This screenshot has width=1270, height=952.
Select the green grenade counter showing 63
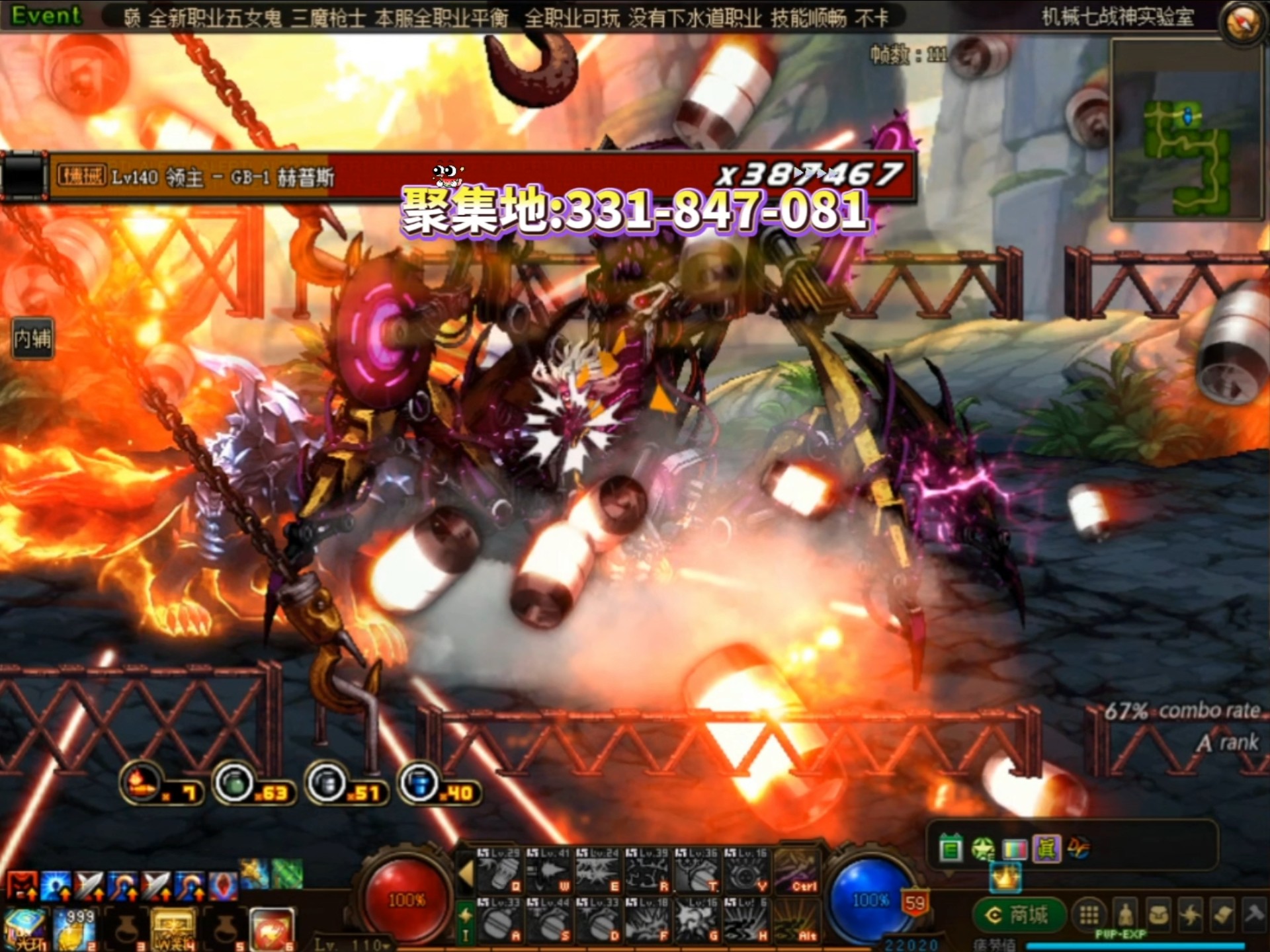coord(235,785)
